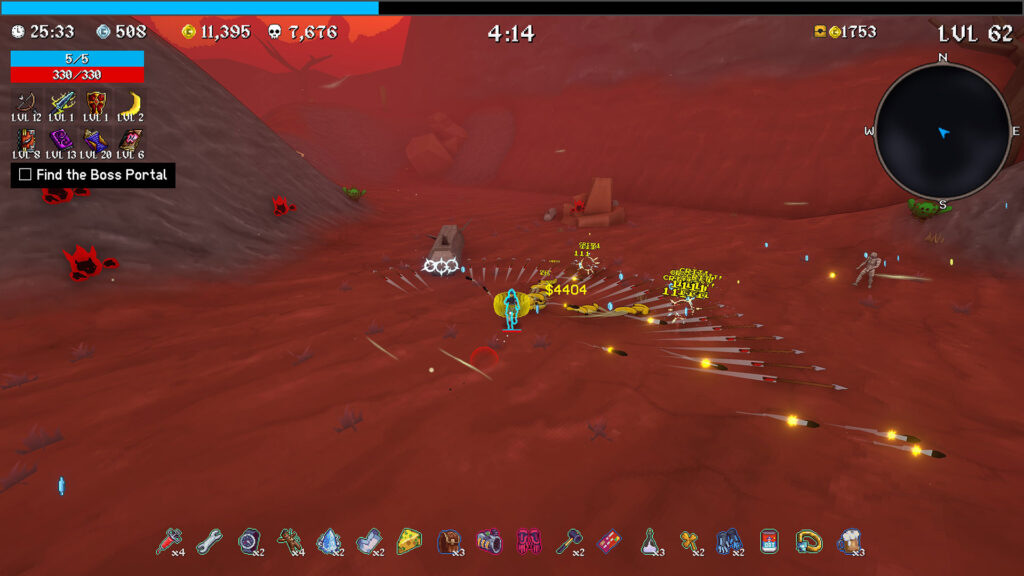Open the red tome, level 8

[x=26, y=139]
